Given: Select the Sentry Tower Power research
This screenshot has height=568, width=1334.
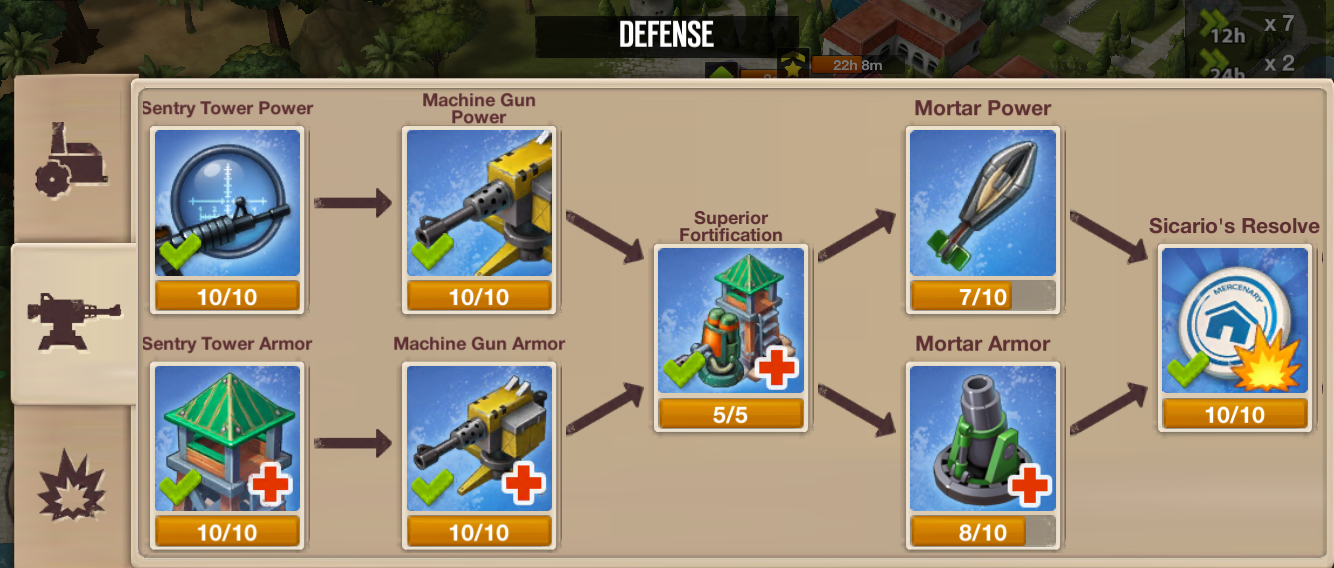Looking at the screenshot, I should 226,204.
